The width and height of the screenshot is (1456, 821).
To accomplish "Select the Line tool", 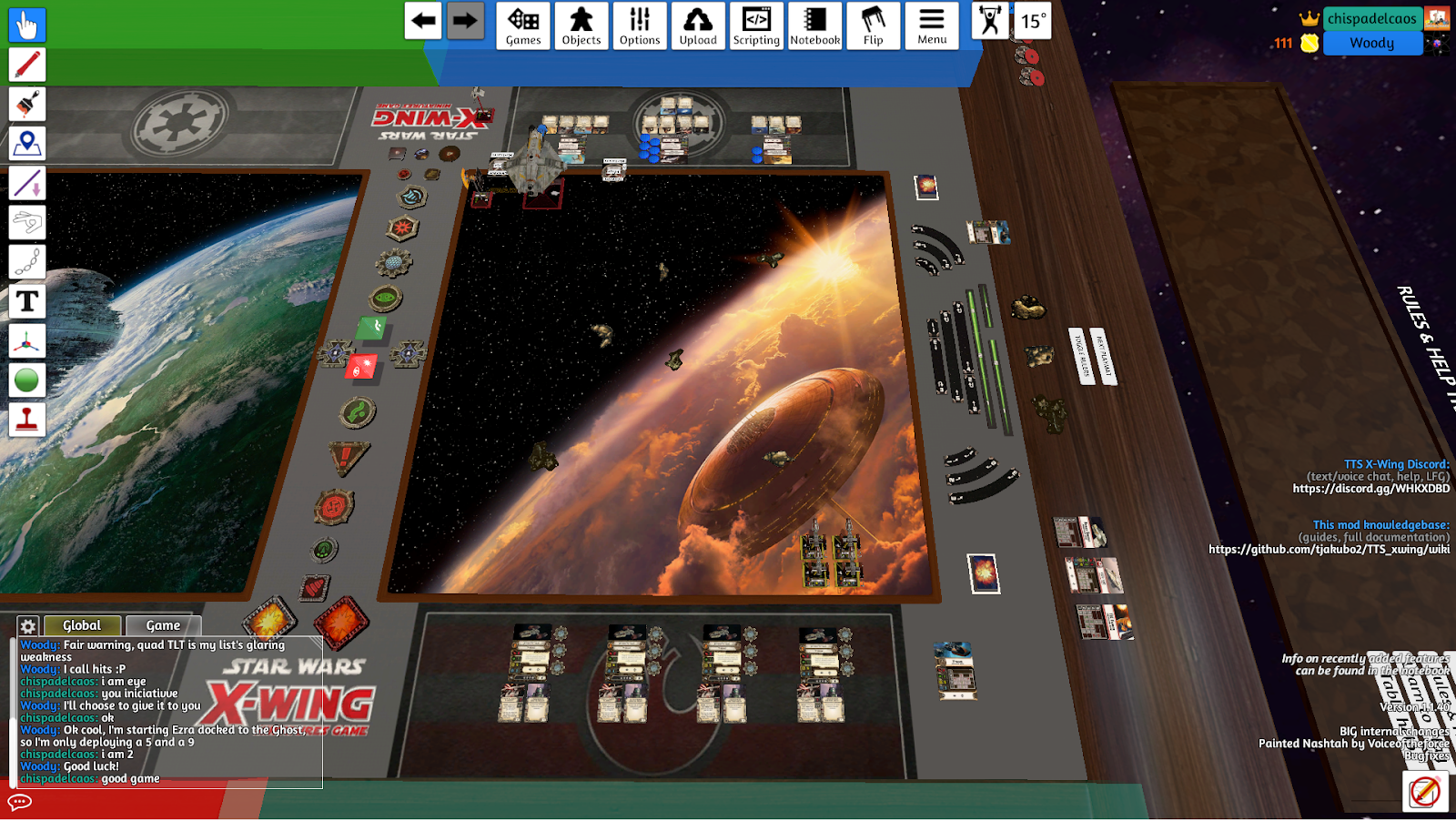I will tap(26, 182).
